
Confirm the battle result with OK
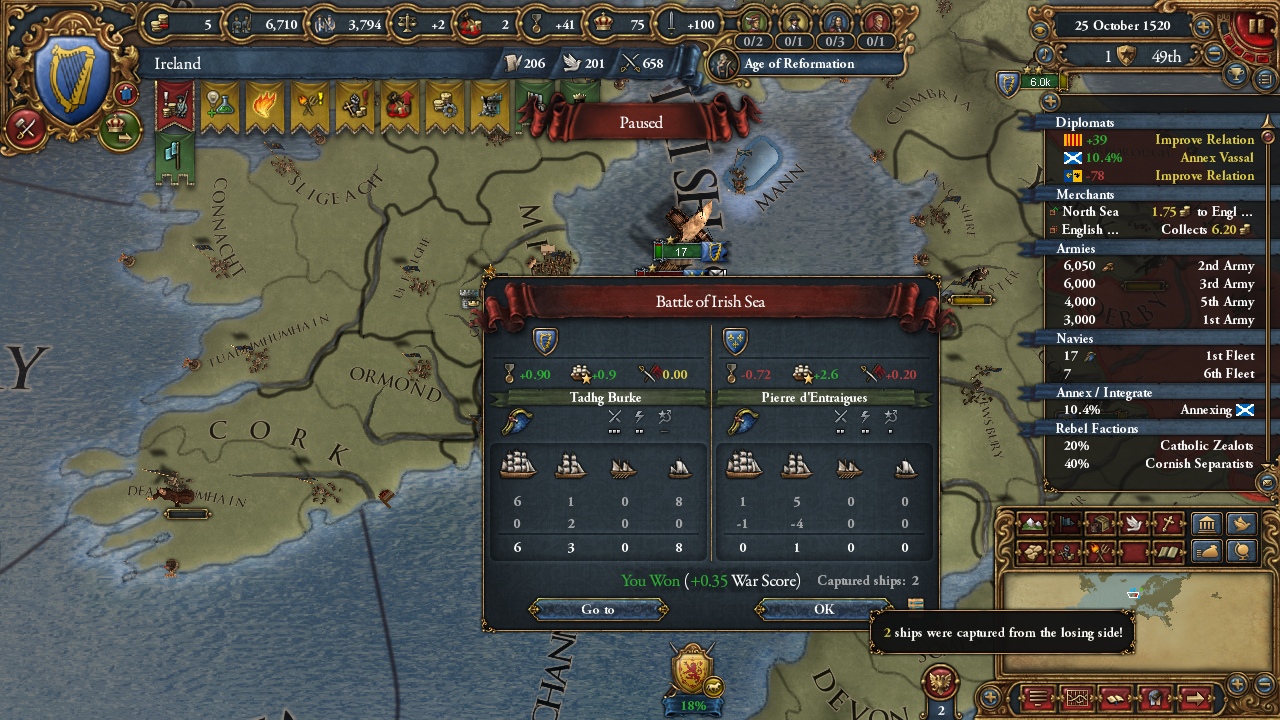(x=823, y=609)
